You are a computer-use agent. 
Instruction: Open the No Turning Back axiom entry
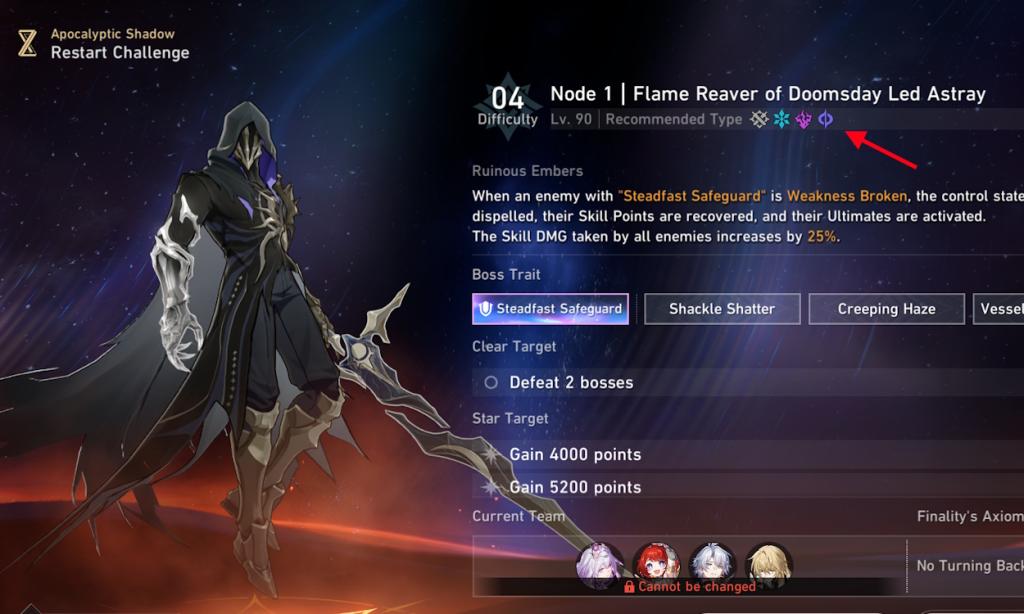click(x=968, y=566)
